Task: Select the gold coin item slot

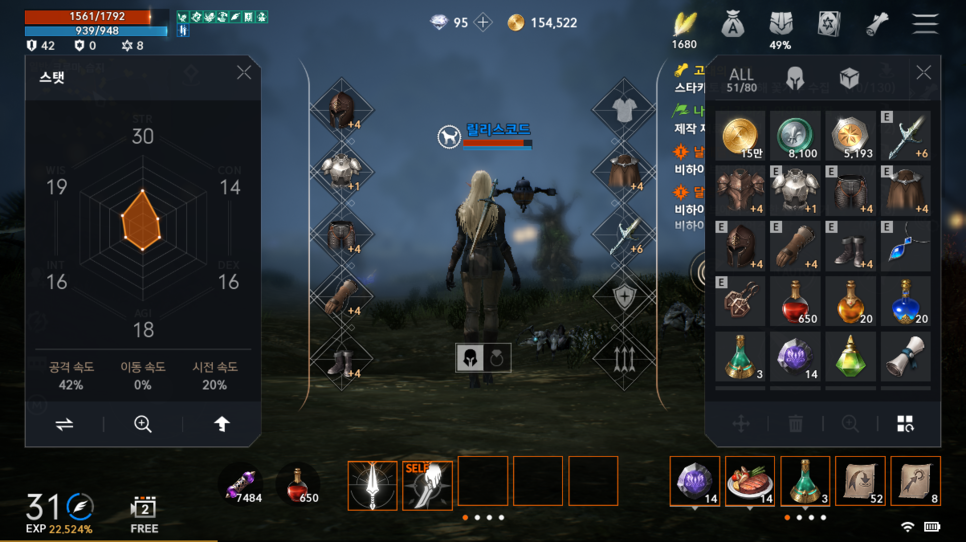Action: 740,136
